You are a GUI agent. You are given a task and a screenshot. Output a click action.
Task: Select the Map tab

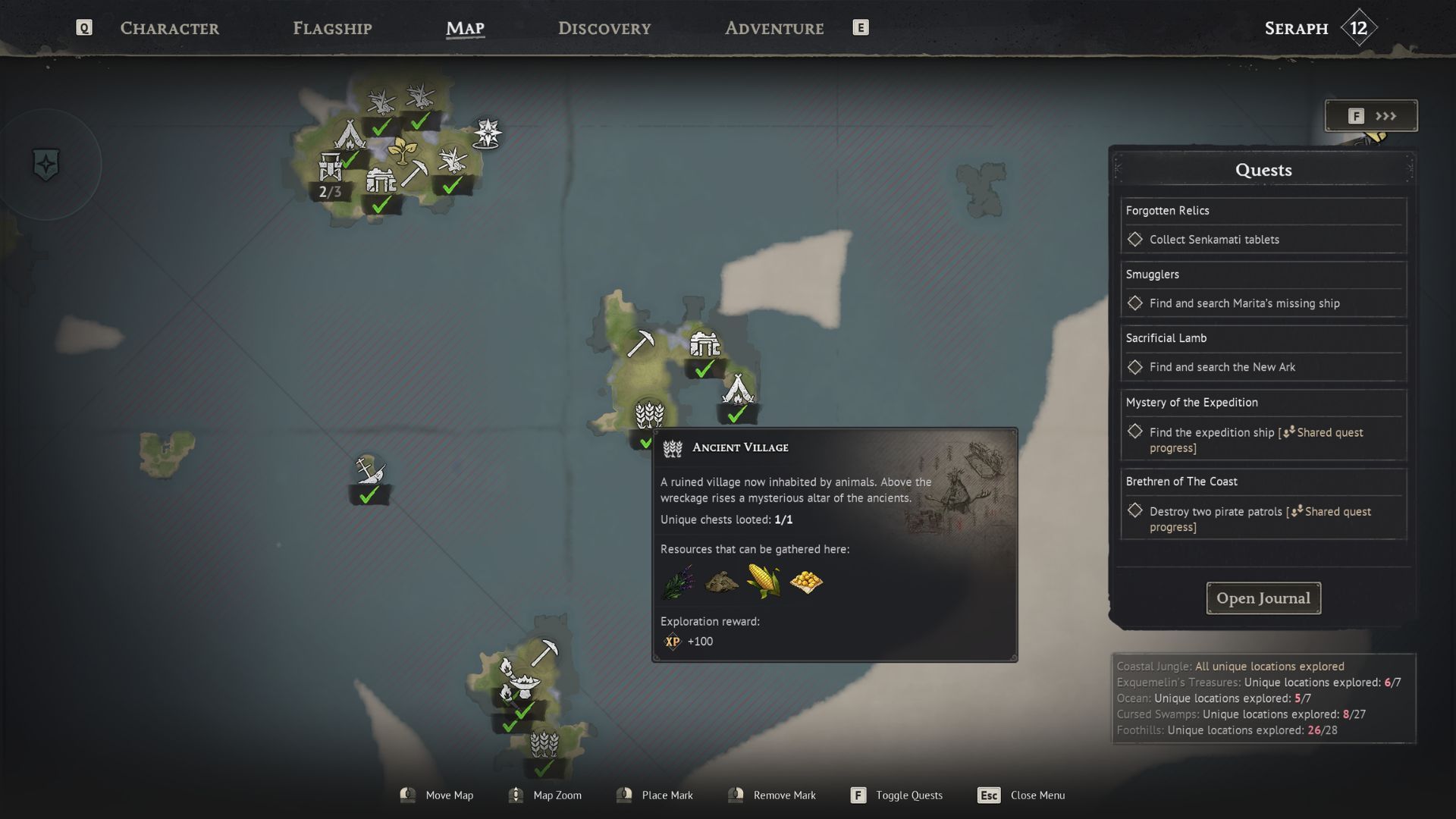click(x=465, y=29)
